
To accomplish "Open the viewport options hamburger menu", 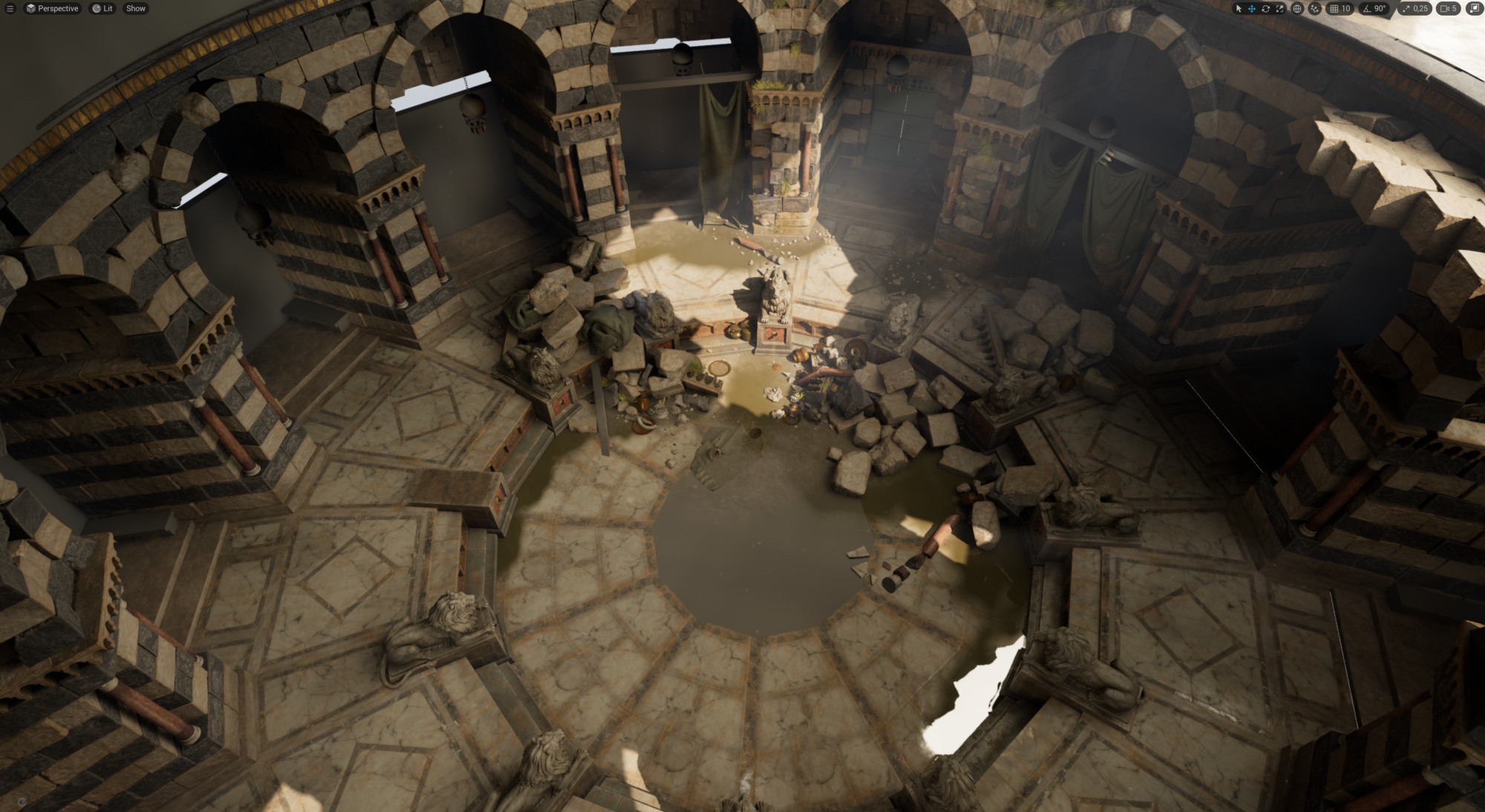I will point(10,8).
